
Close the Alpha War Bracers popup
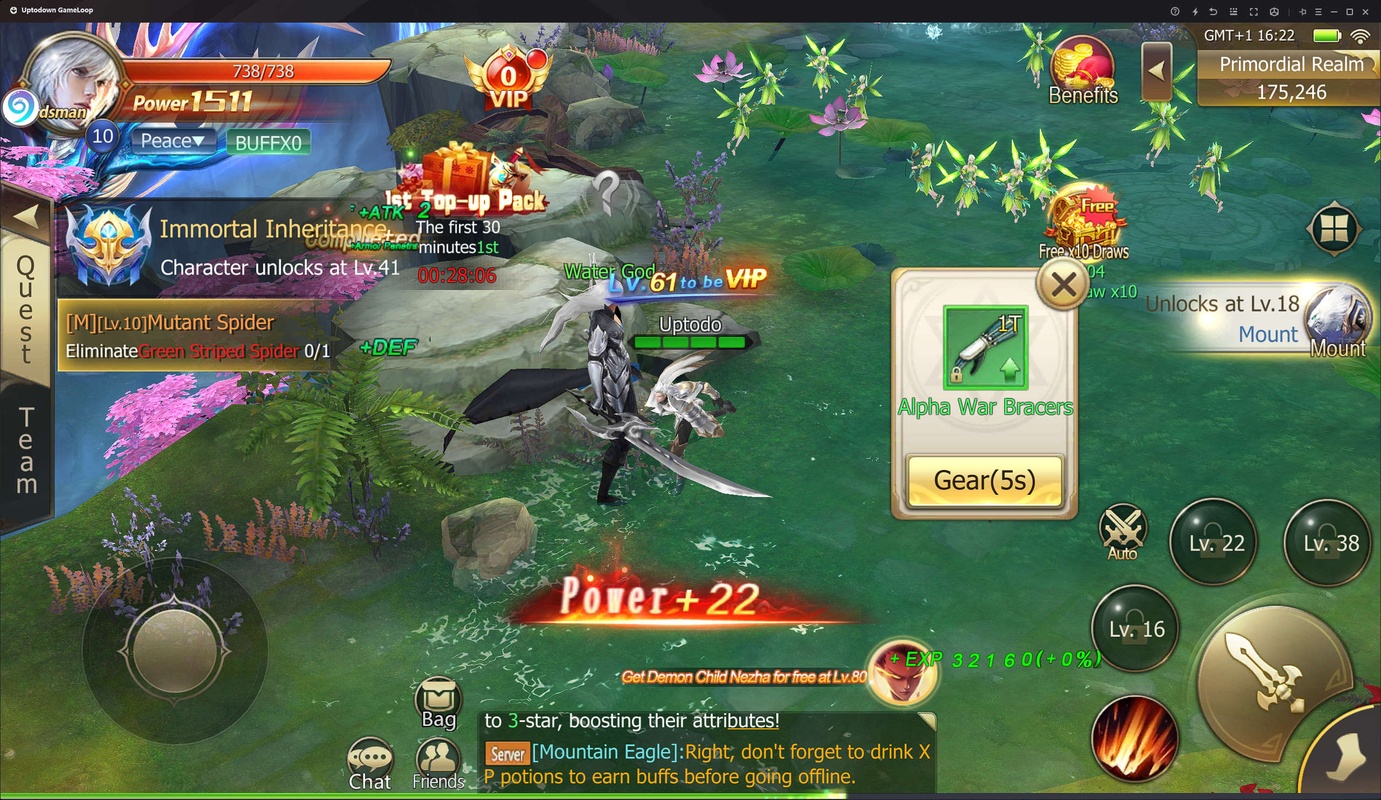coord(1063,285)
